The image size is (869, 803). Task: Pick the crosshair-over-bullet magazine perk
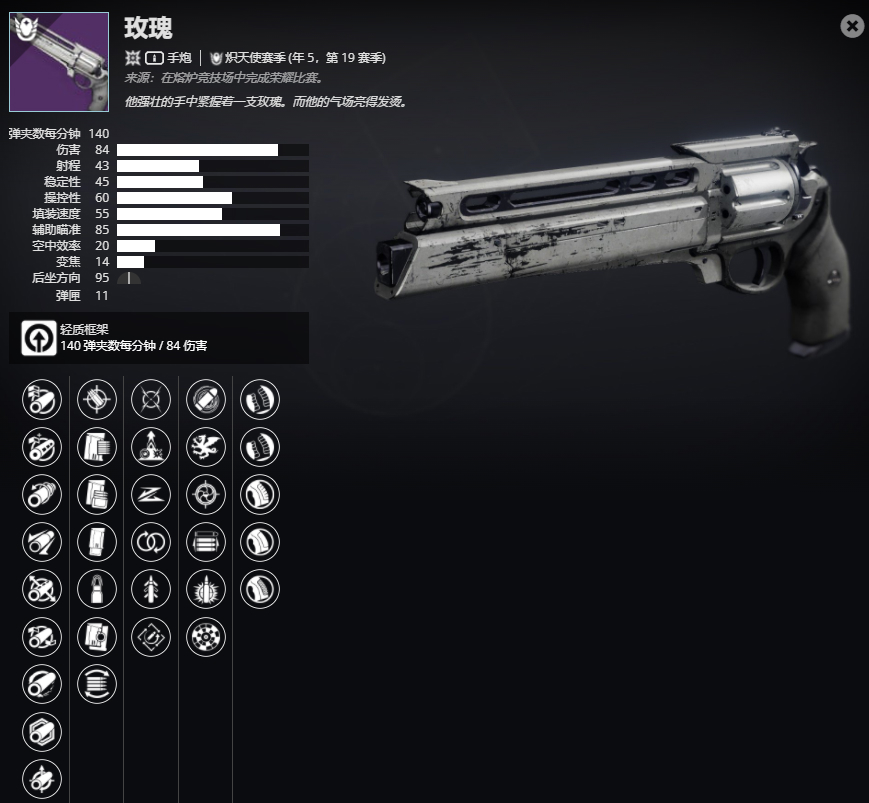[x=97, y=400]
